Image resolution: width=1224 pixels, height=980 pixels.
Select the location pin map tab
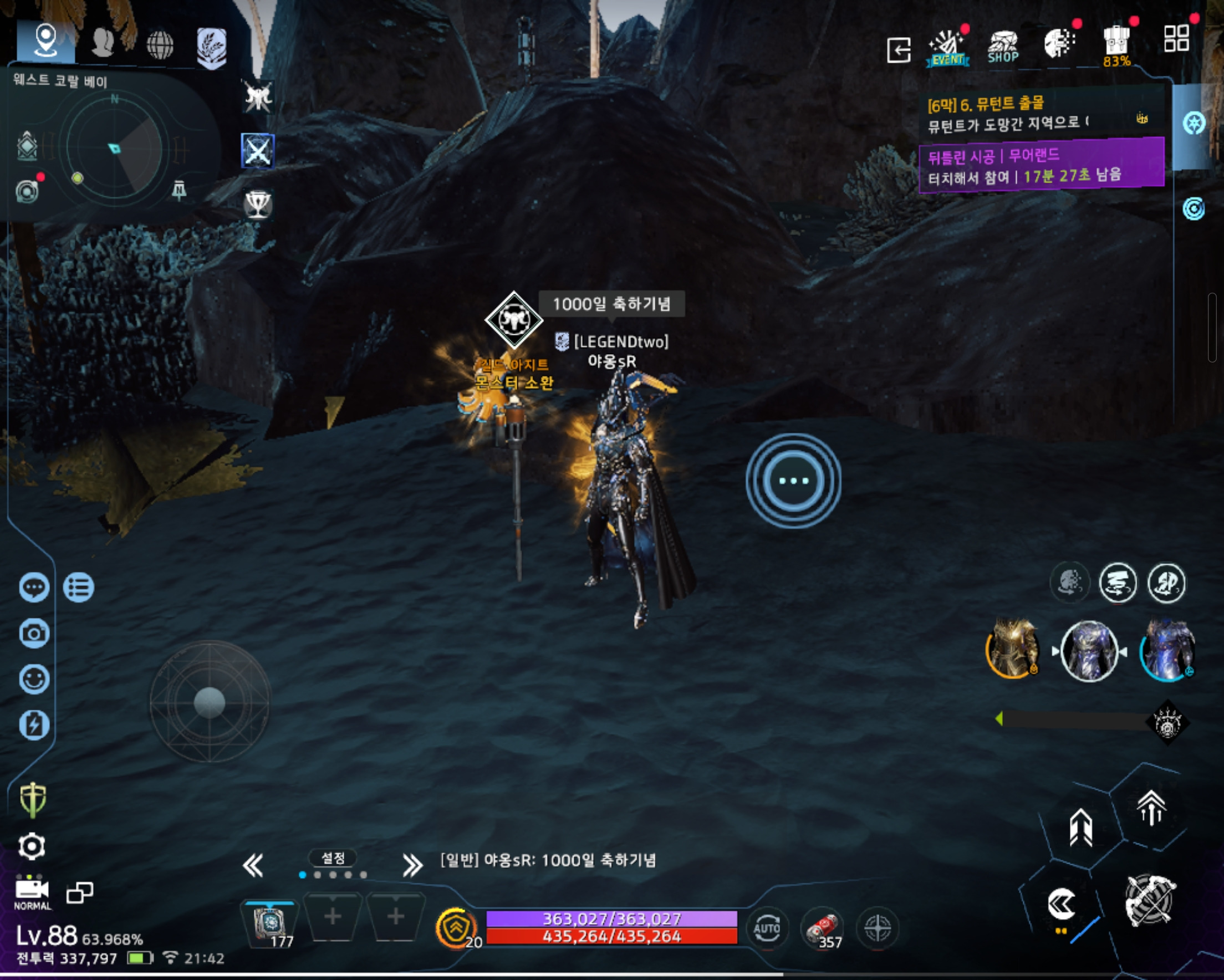pyautogui.click(x=45, y=41)
